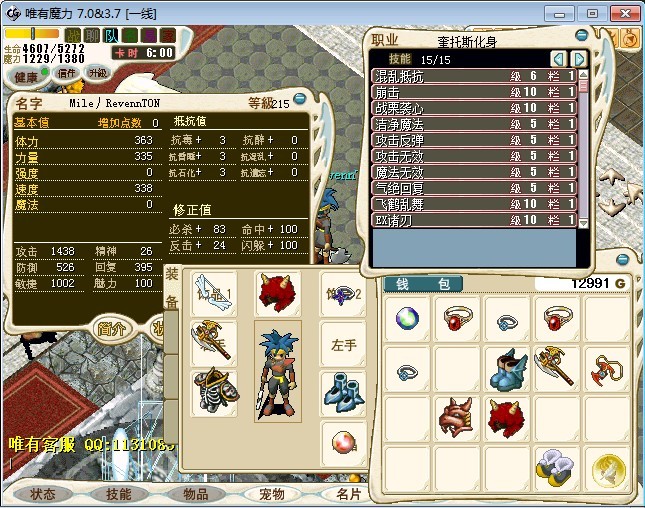Select the equipped blue boots slot

tap(342, 392)
